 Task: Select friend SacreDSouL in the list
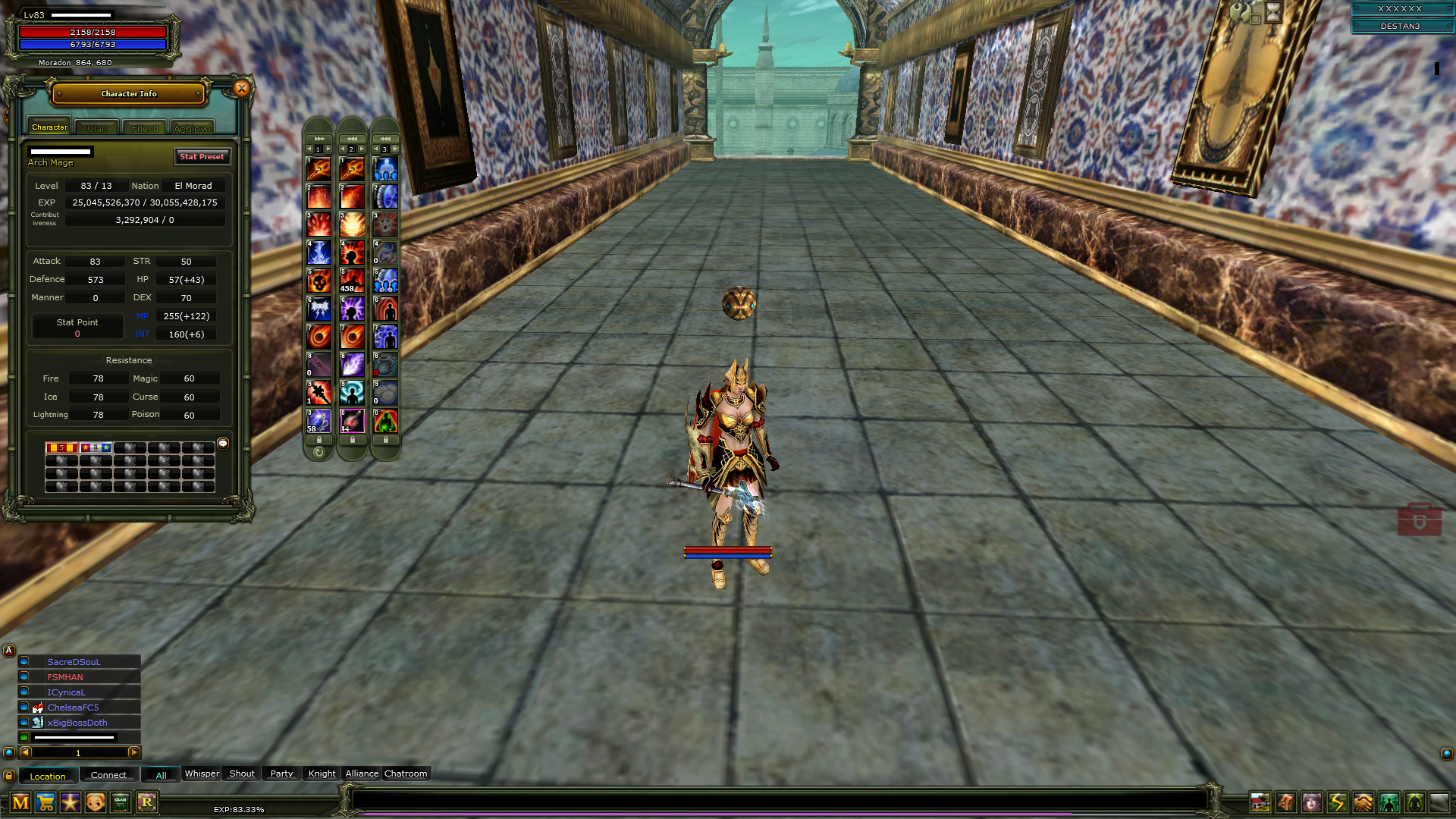point(74,661)
